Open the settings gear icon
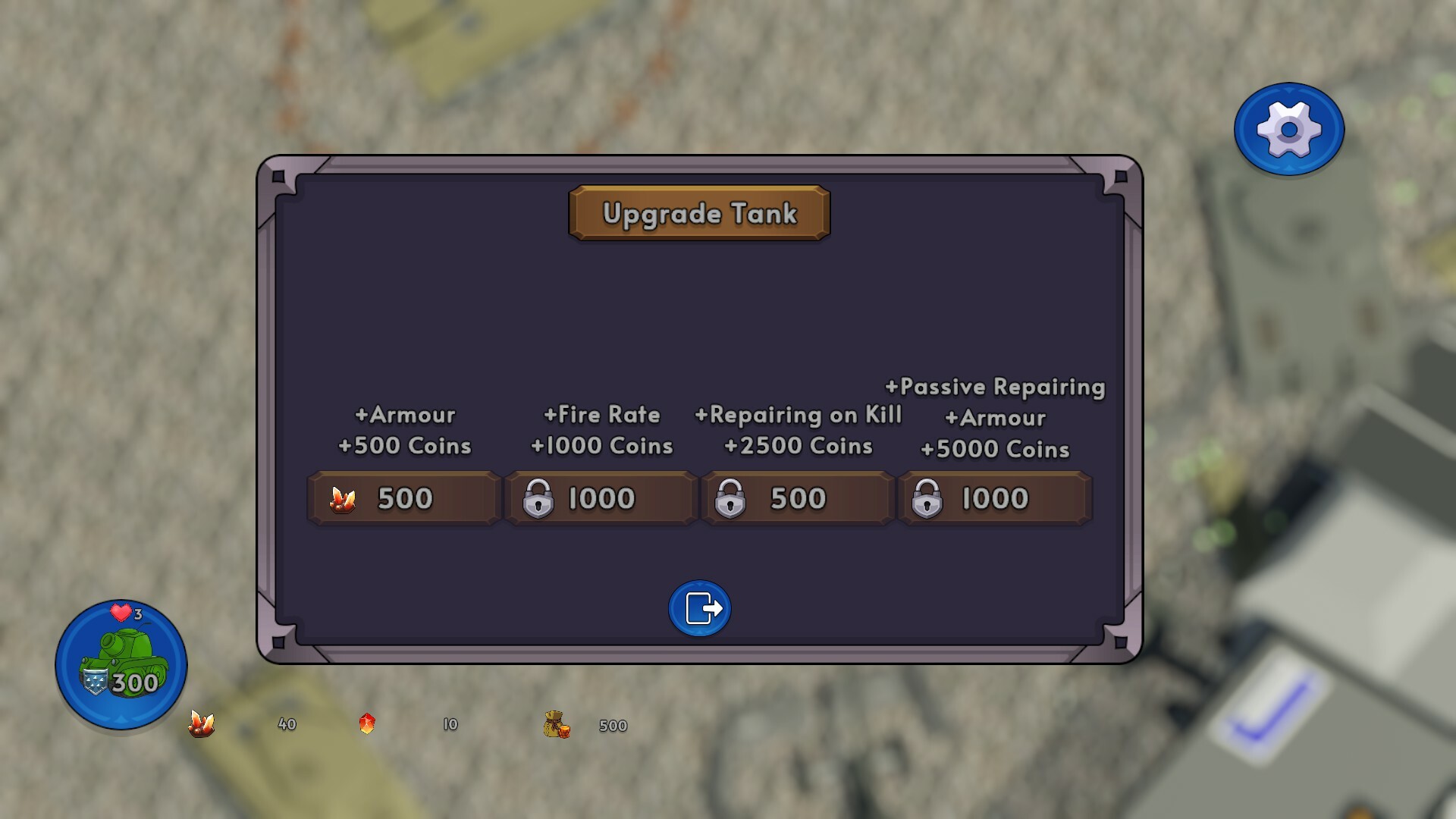The height and width of the screenshot is (819, 1456). (1288, 129)
